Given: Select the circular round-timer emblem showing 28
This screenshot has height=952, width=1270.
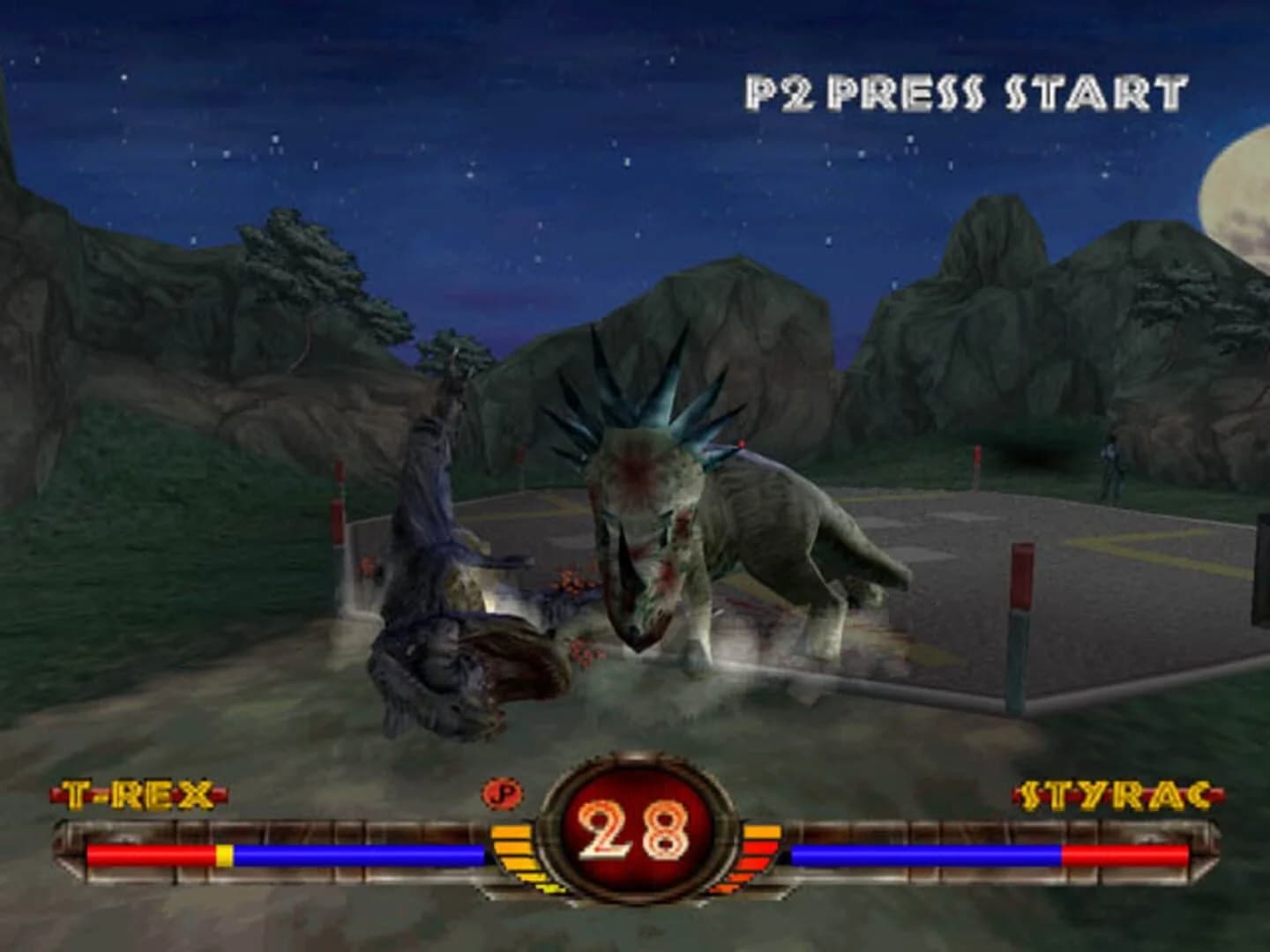Looking at the screenshot, I should click(633, 842).
